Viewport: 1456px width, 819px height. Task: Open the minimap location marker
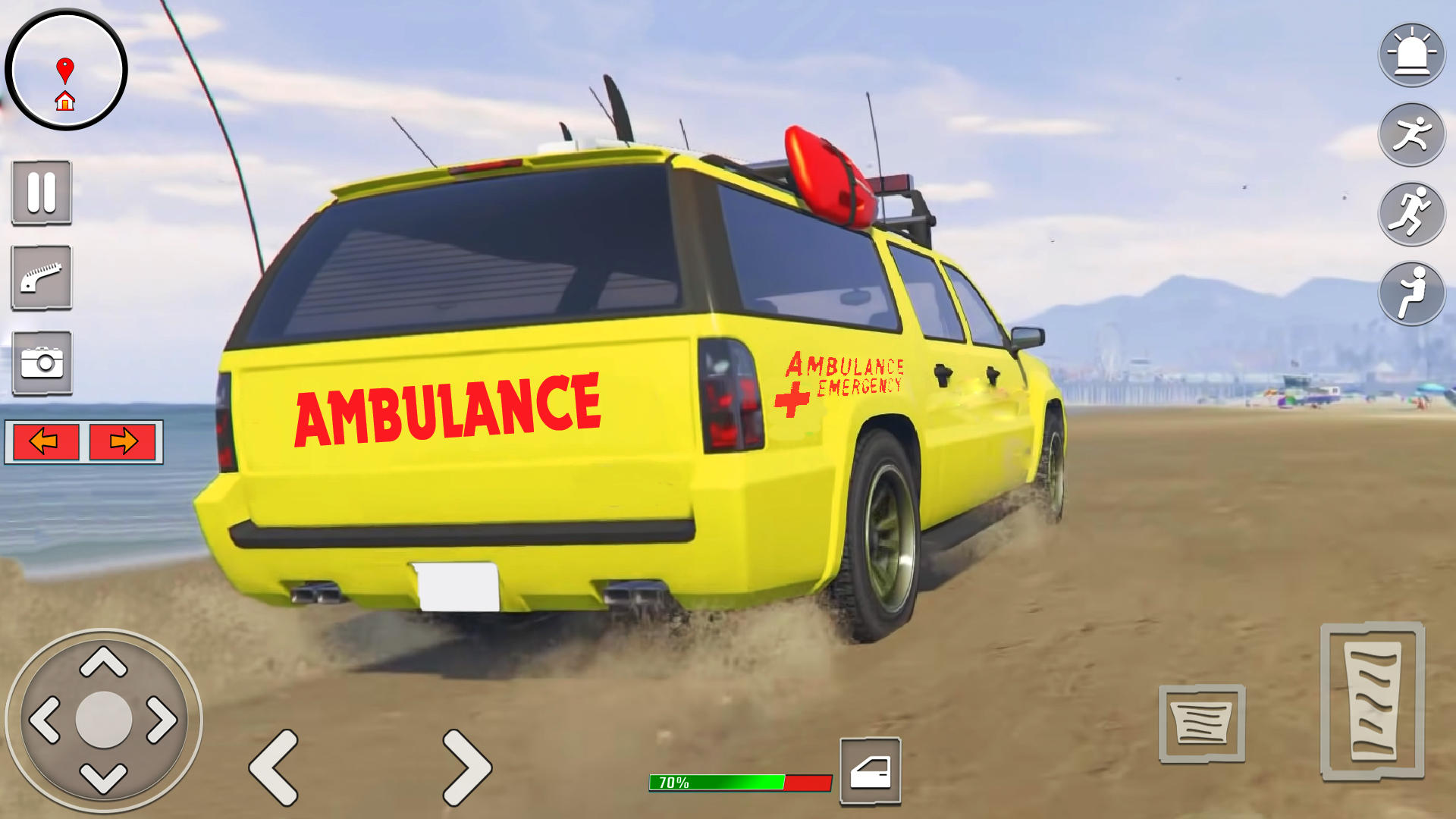(x=67, y=69)
